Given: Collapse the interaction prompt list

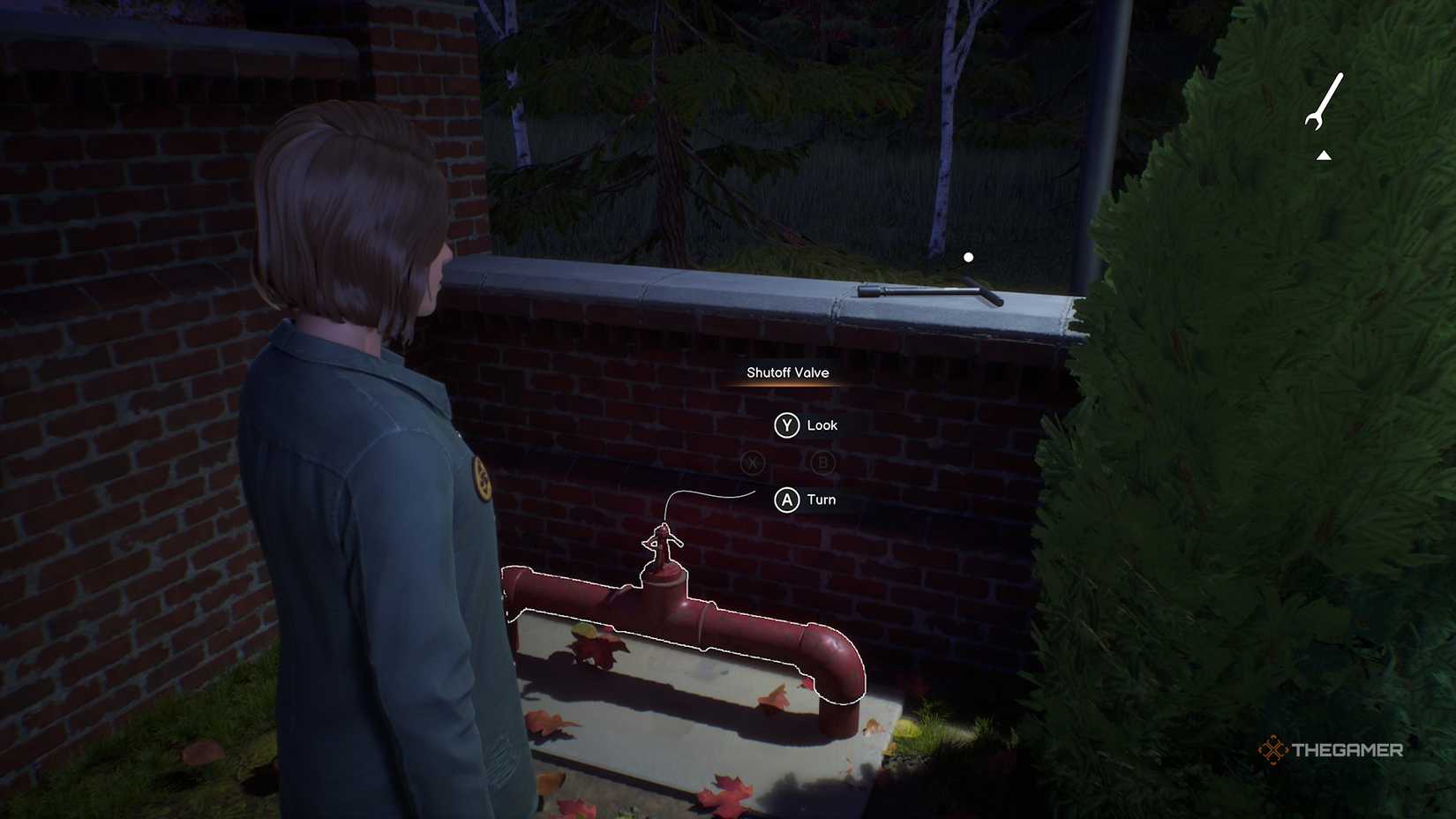Looking at the screenshot, I should point(785,463).
